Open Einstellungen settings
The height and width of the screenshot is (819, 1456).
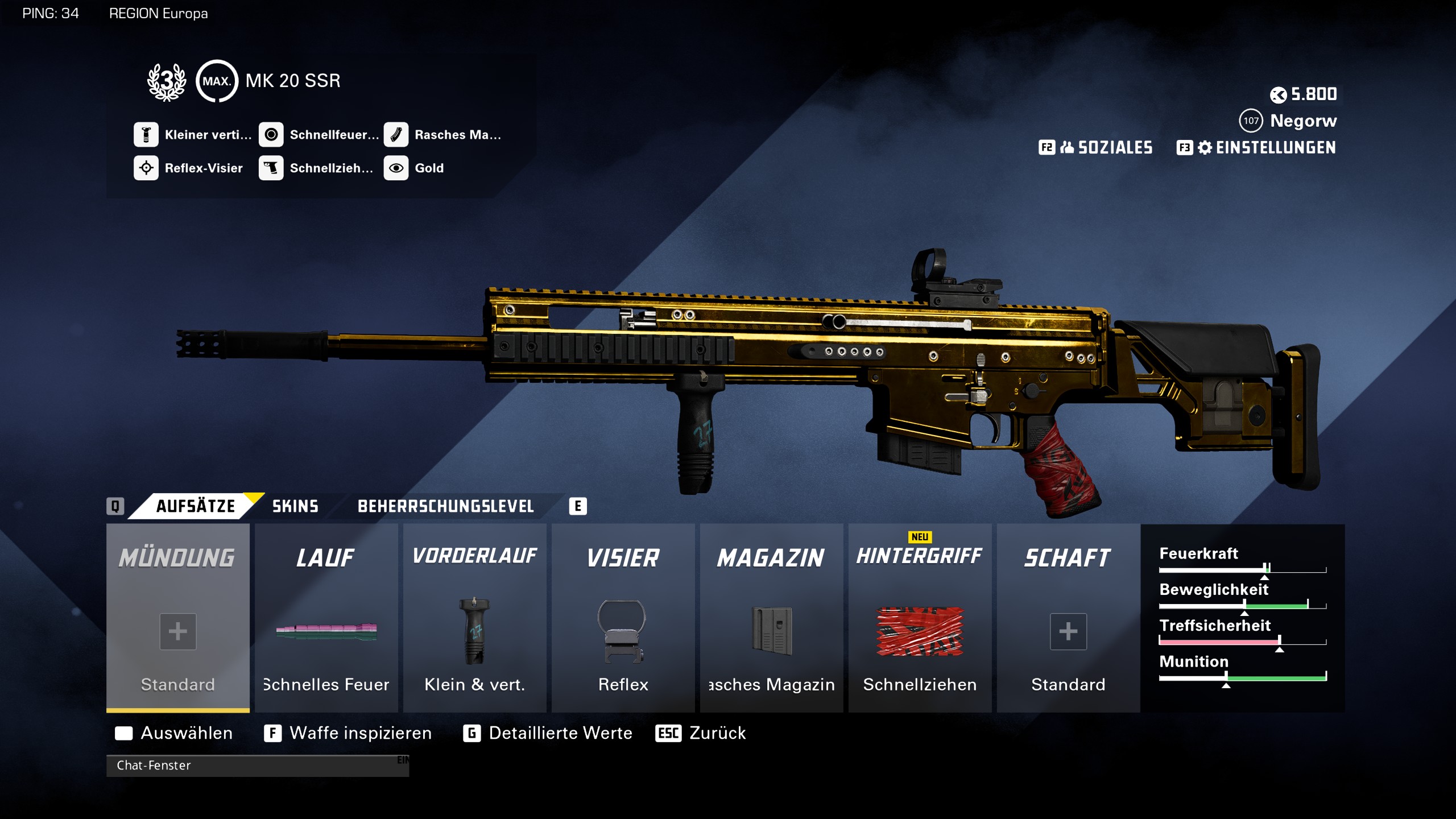point(1256,148)
